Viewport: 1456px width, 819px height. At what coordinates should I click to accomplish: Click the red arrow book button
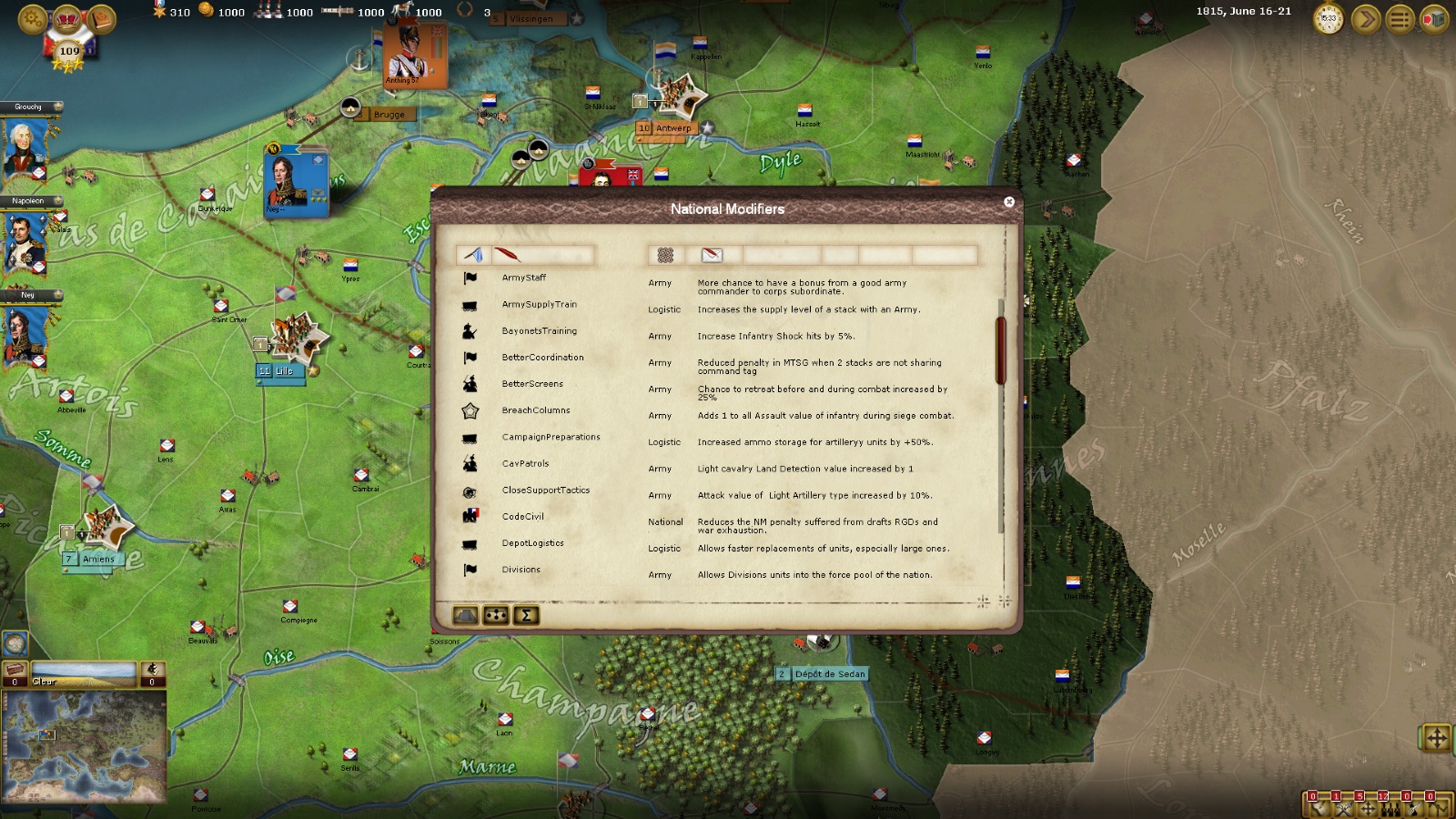tap(1434, 18)
